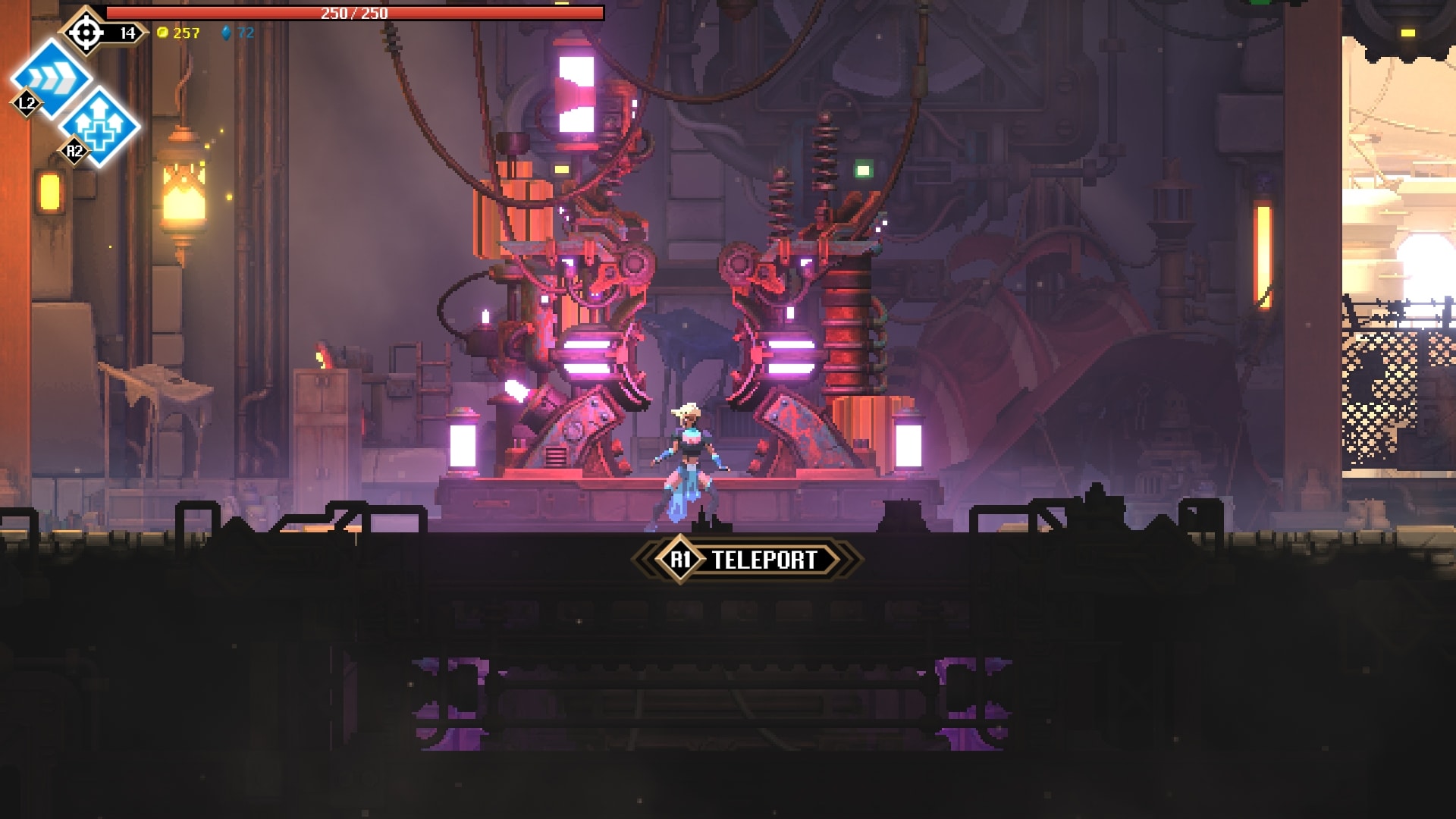Expand the ammo count display showing 14
This screenshot has height=819, width=1456.
[x=127, y=32]
